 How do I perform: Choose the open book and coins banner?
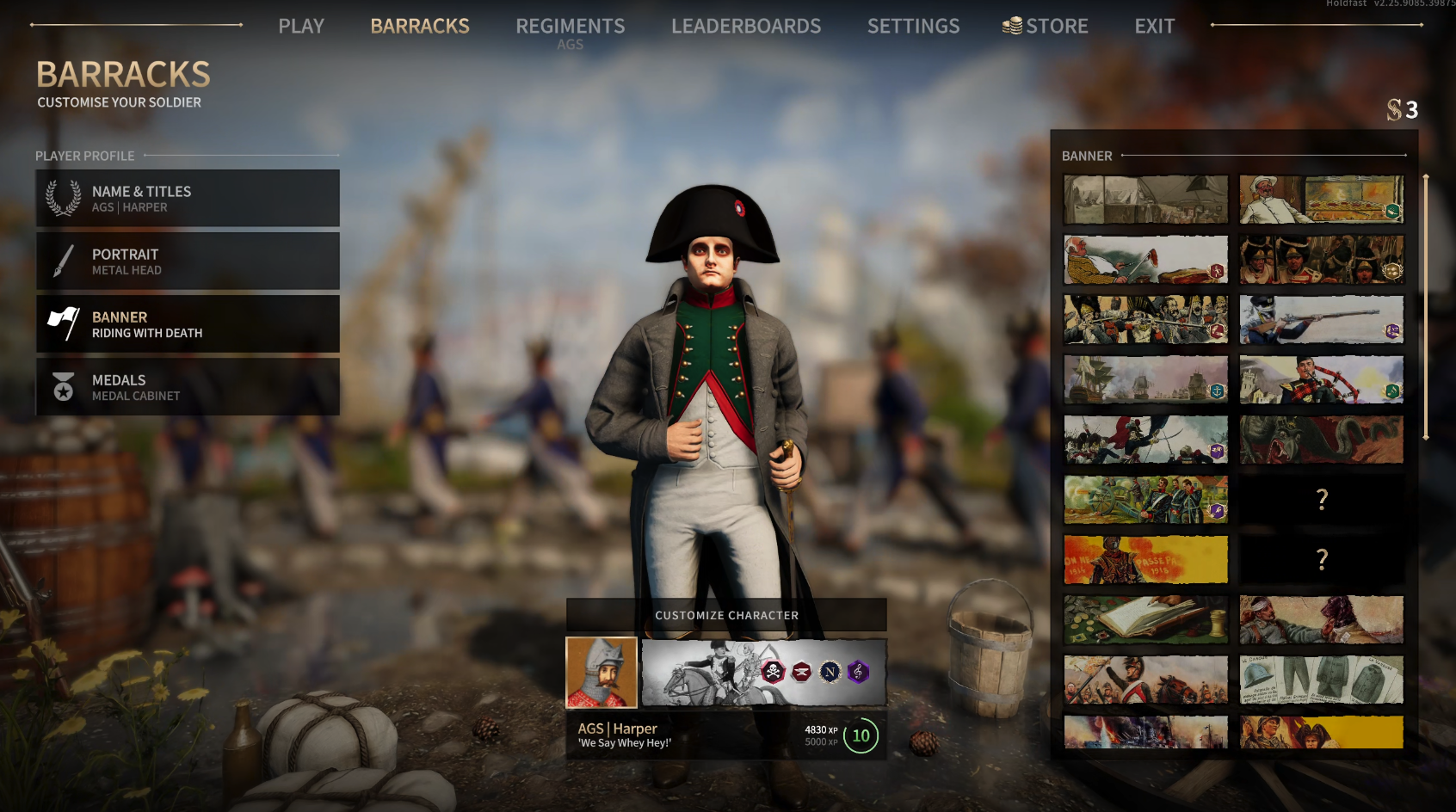tap(1145, 620)
